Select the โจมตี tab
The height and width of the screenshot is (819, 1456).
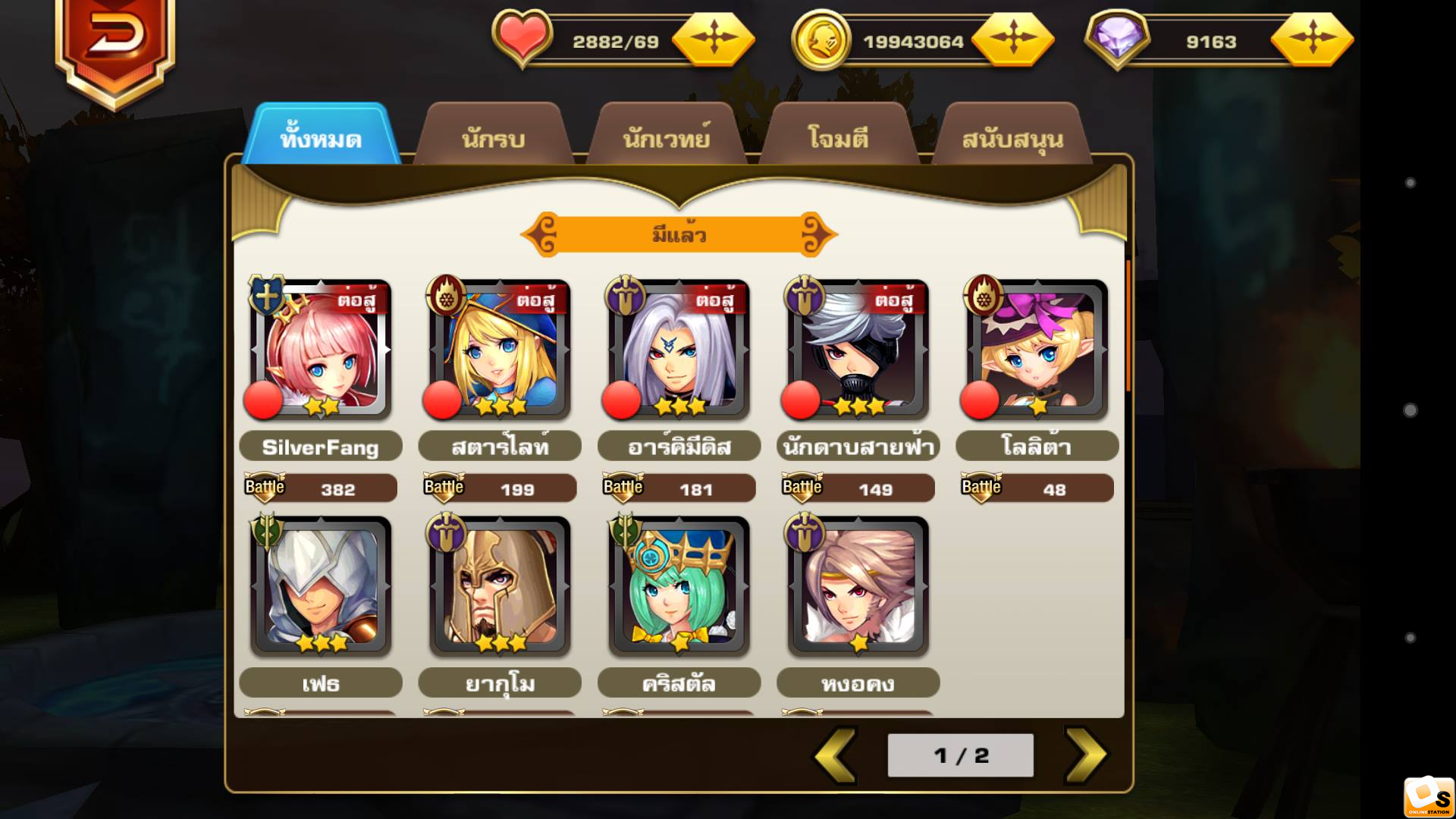pos(839,137)
